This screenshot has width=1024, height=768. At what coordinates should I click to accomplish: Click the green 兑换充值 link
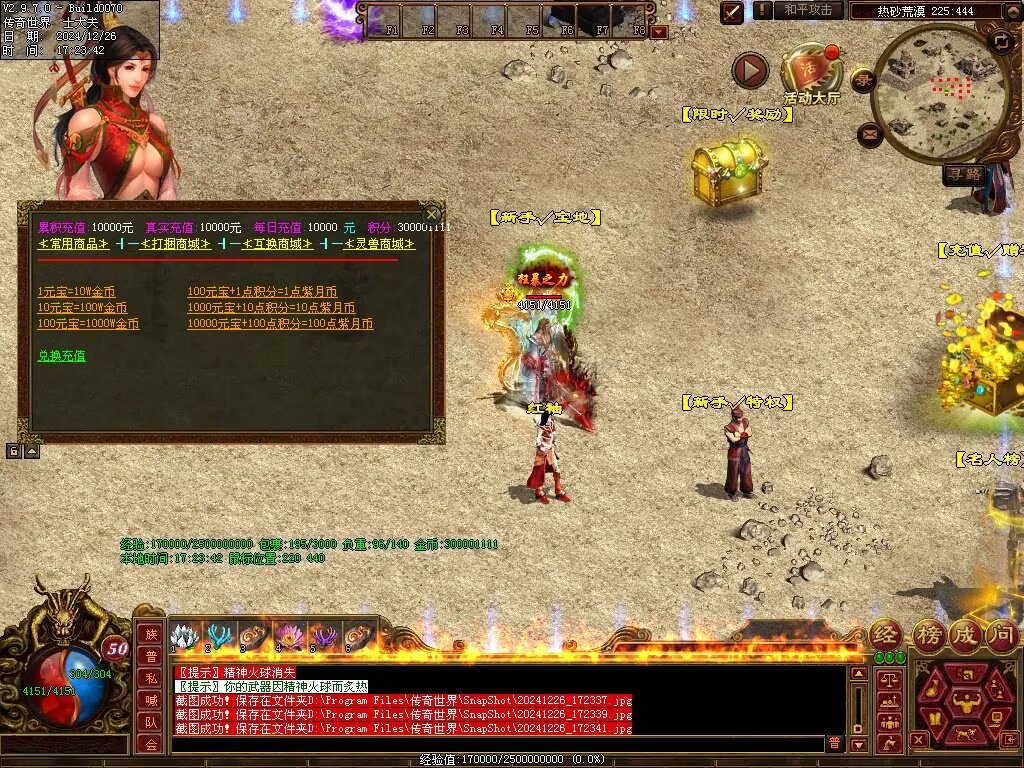tap(61, 355)
